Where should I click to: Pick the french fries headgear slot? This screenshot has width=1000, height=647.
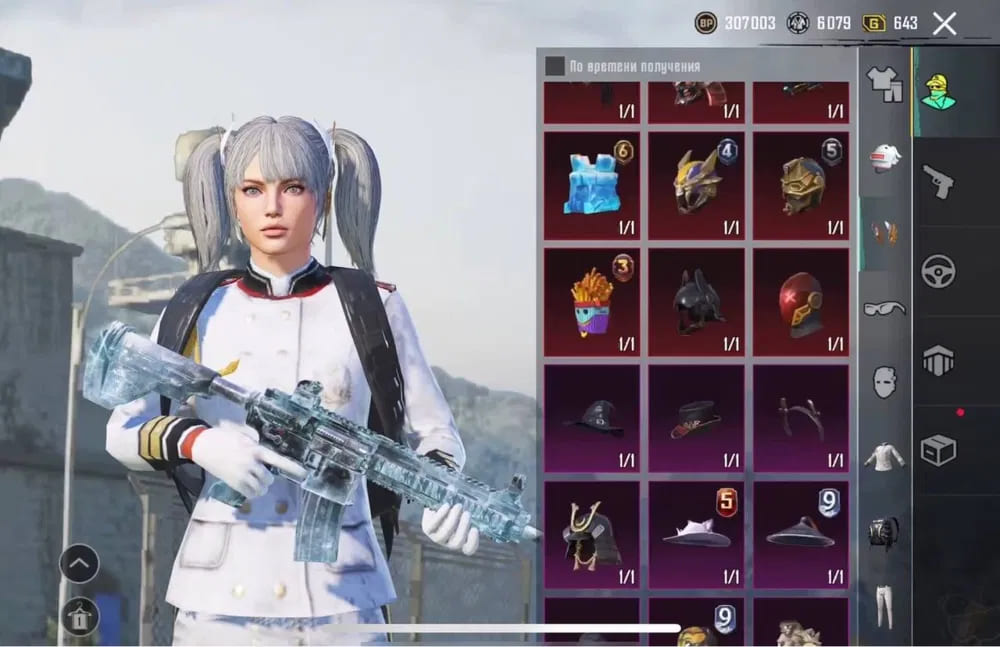point(592,301)
